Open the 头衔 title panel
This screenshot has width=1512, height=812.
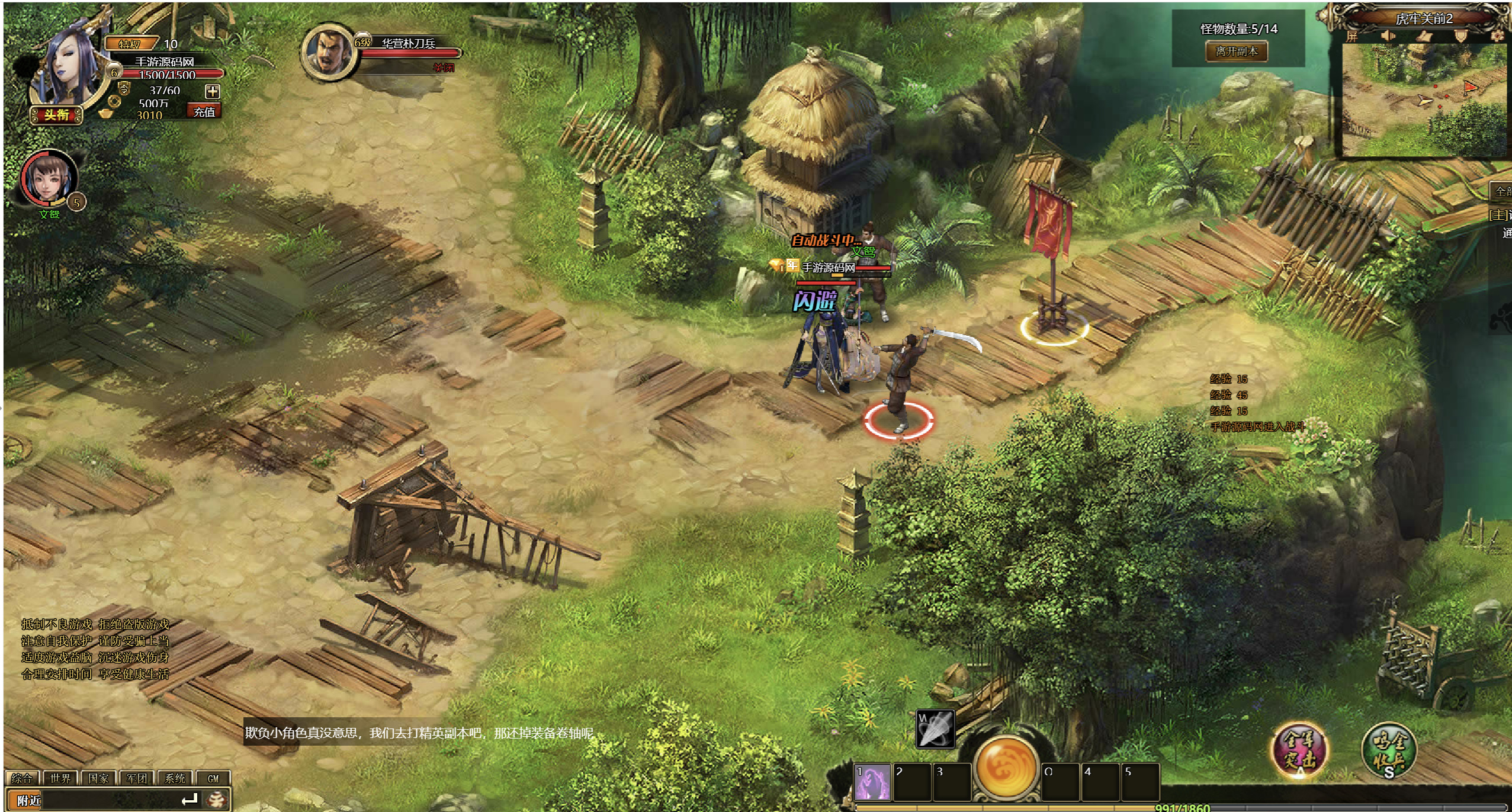pyautogui.click(x=56, y=114)
